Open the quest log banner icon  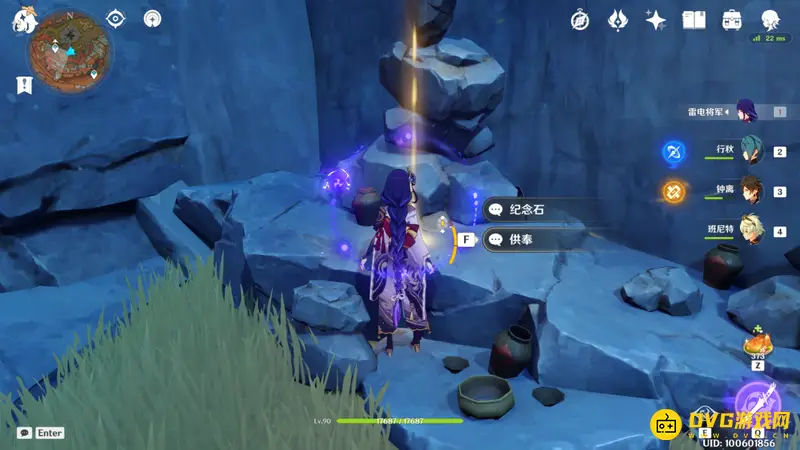coord(22,84)
